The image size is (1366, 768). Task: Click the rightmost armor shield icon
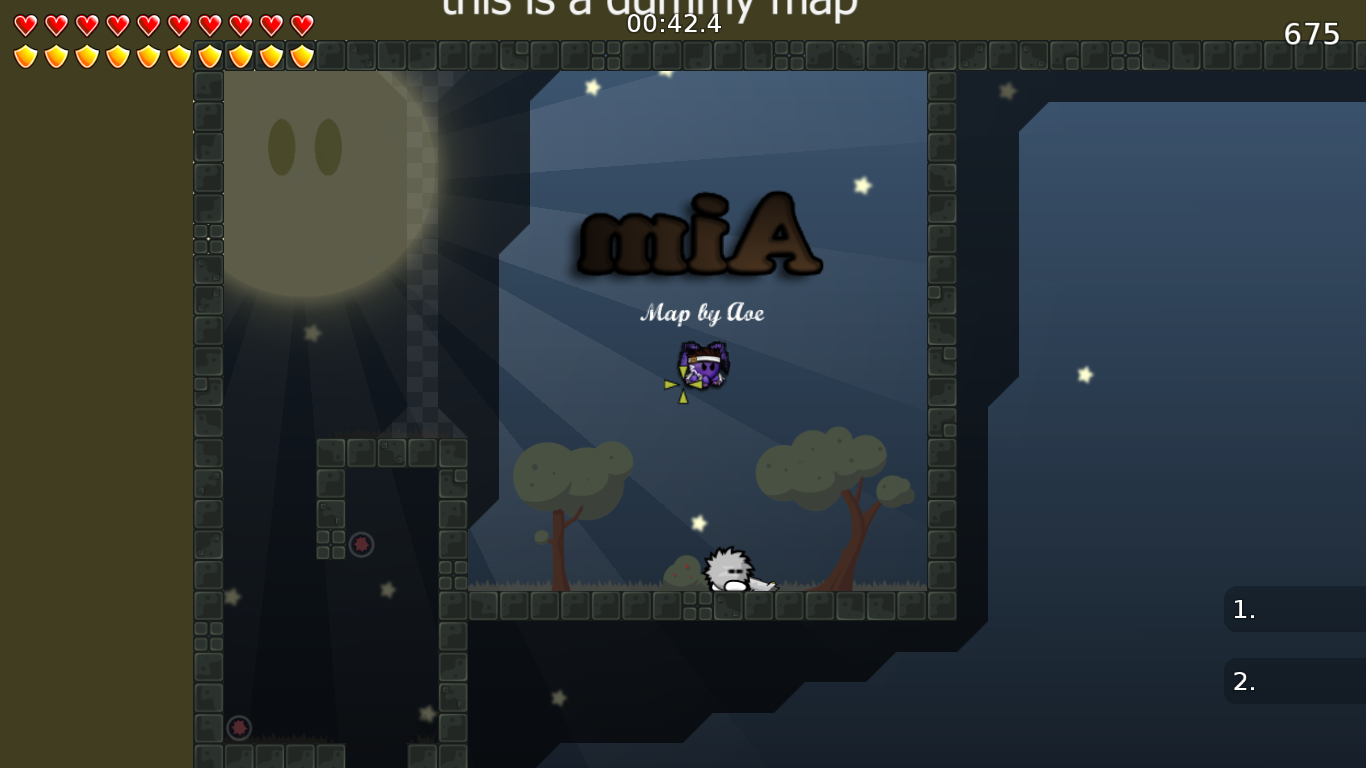coord(301,57)
